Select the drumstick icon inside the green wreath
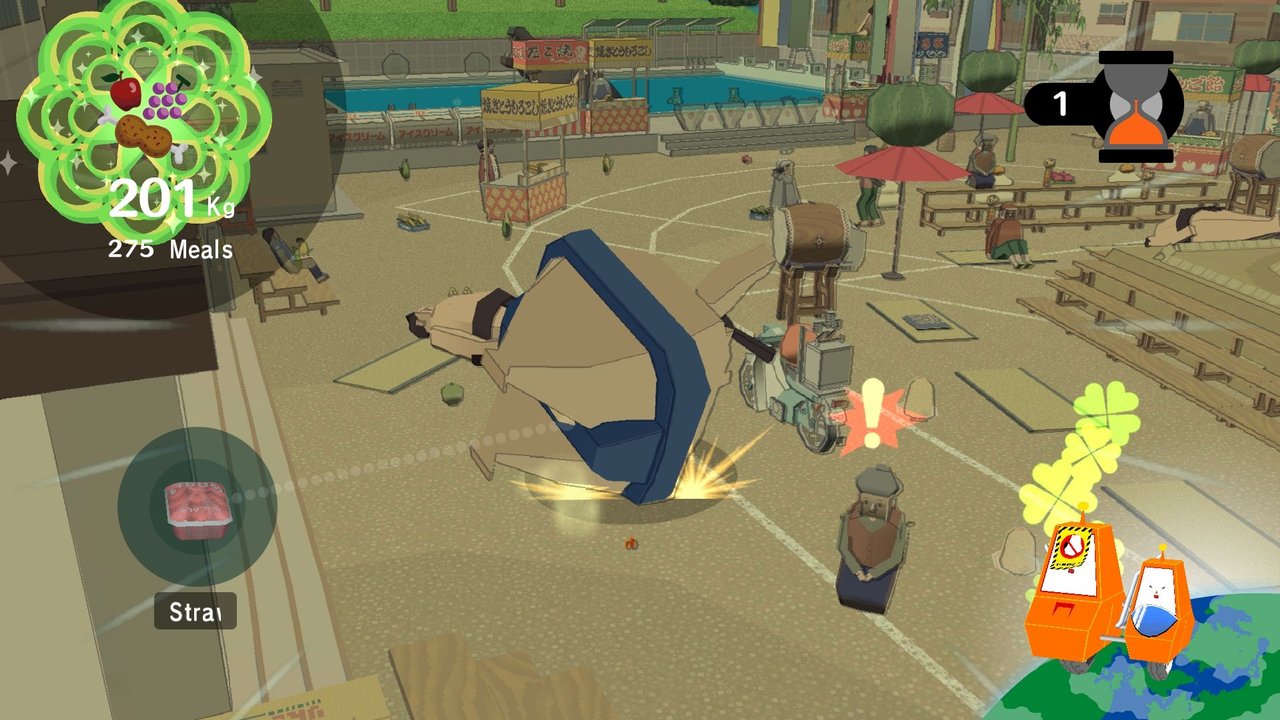Image resolution: width=1280 pixels, height=720 pixels. (x=144, y=134)
